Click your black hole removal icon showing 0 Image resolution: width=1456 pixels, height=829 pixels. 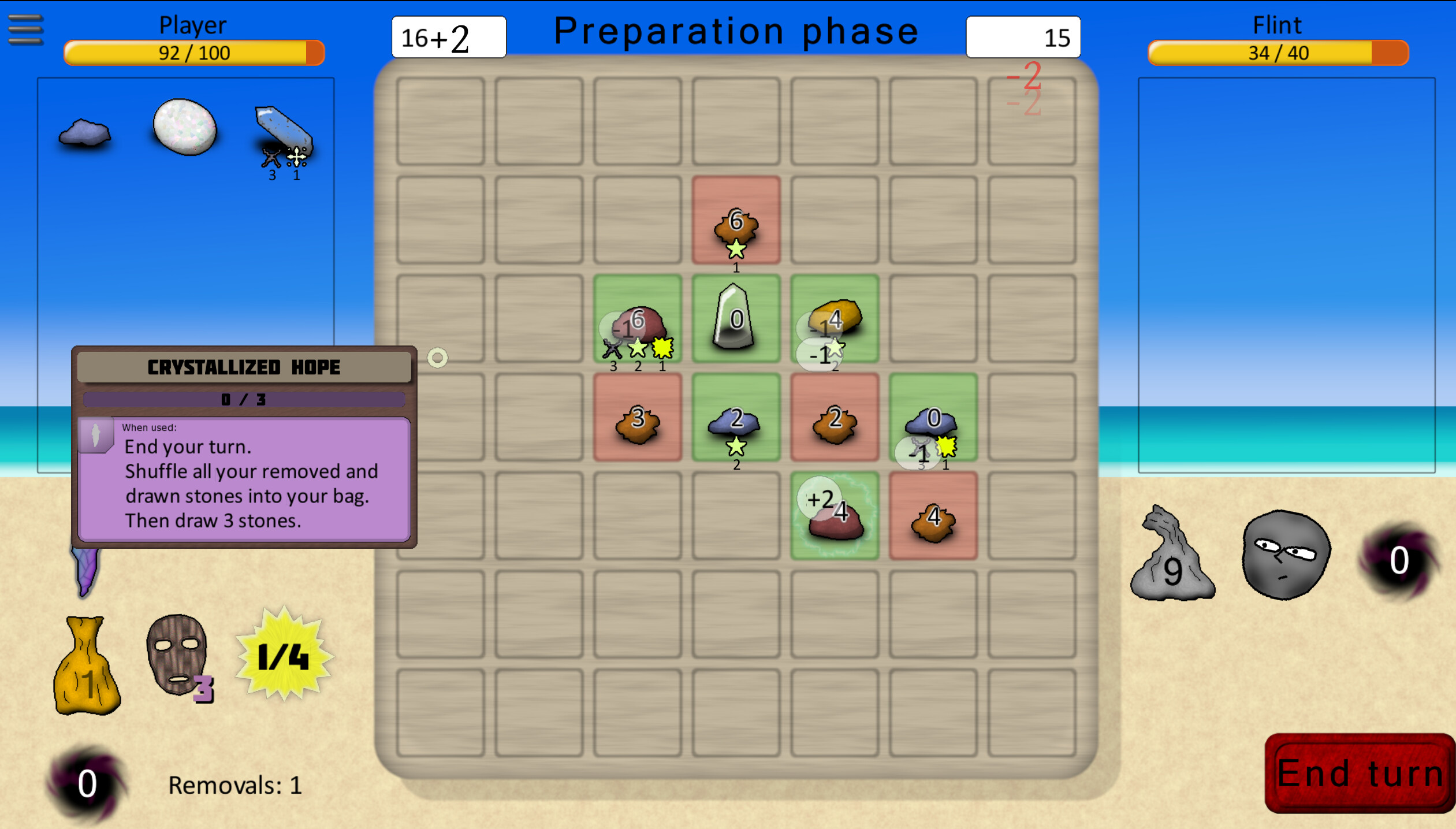(x=85, y=783)
